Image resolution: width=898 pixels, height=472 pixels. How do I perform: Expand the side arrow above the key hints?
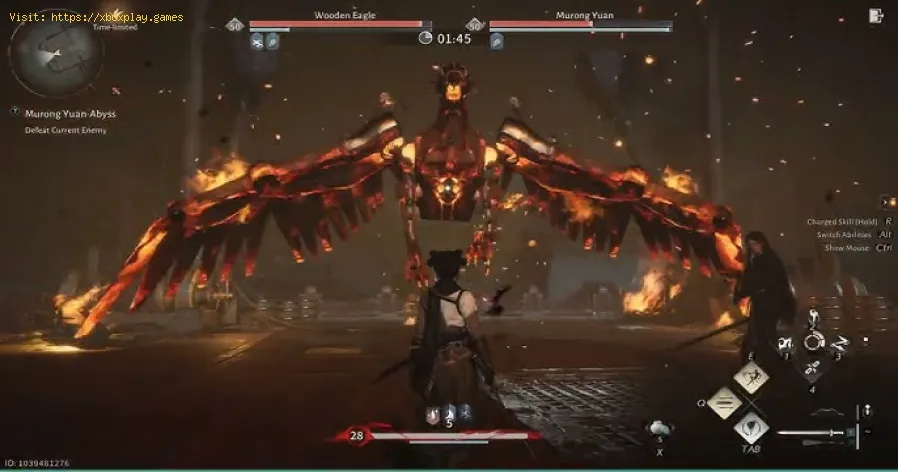coord(886,202)
